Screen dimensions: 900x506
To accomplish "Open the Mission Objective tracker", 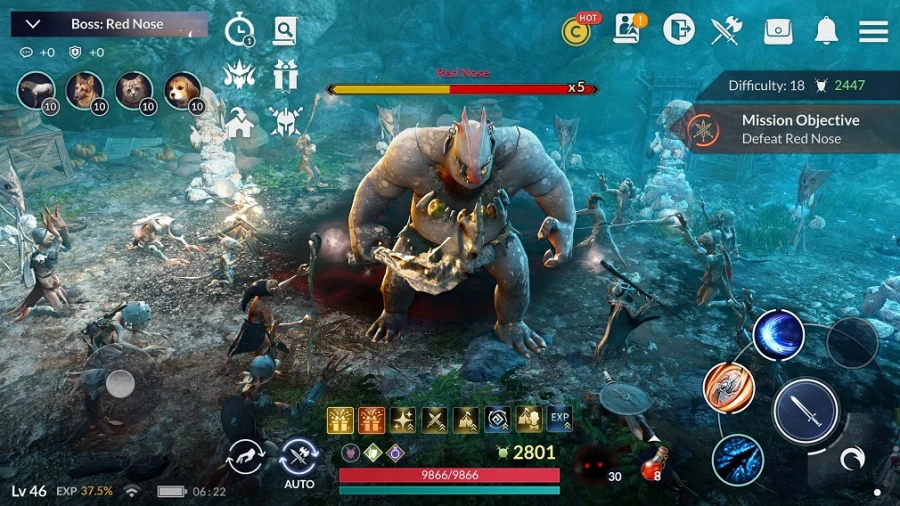I will coord(790,129).
